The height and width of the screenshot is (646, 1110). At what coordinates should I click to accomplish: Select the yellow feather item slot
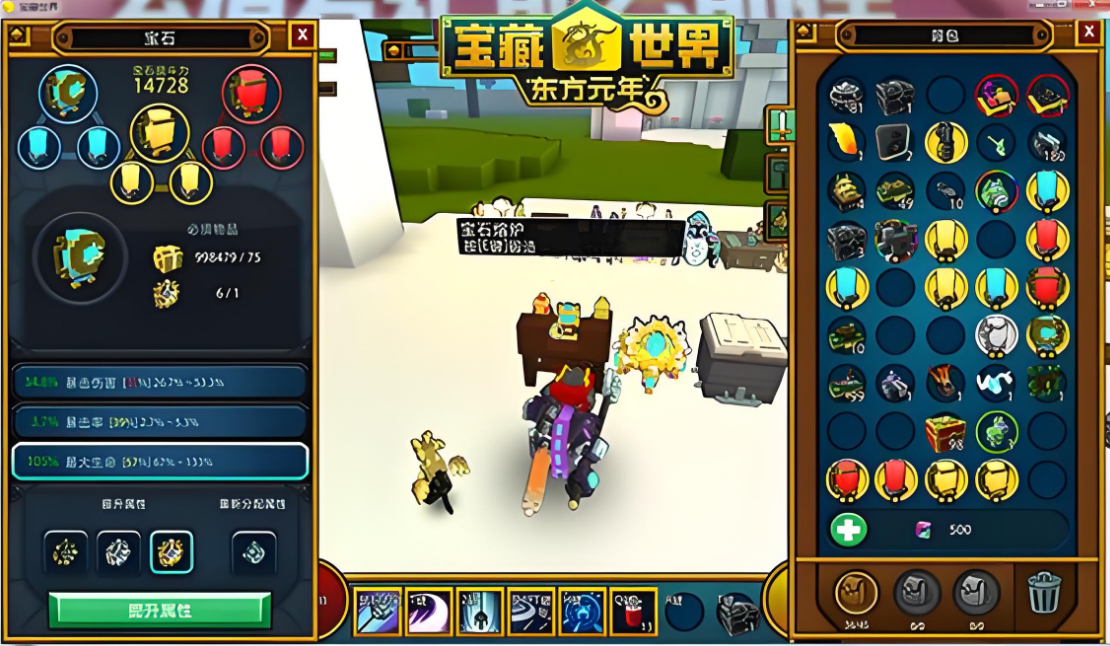click(x=845, y=142)
